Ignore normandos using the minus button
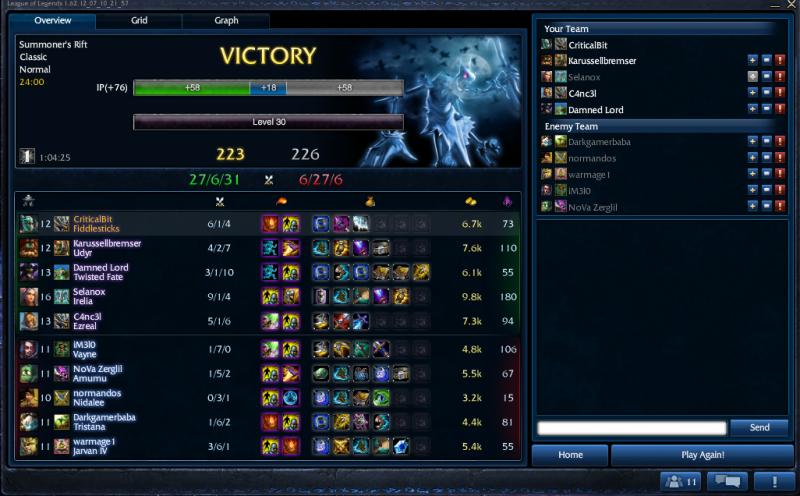 766,158
